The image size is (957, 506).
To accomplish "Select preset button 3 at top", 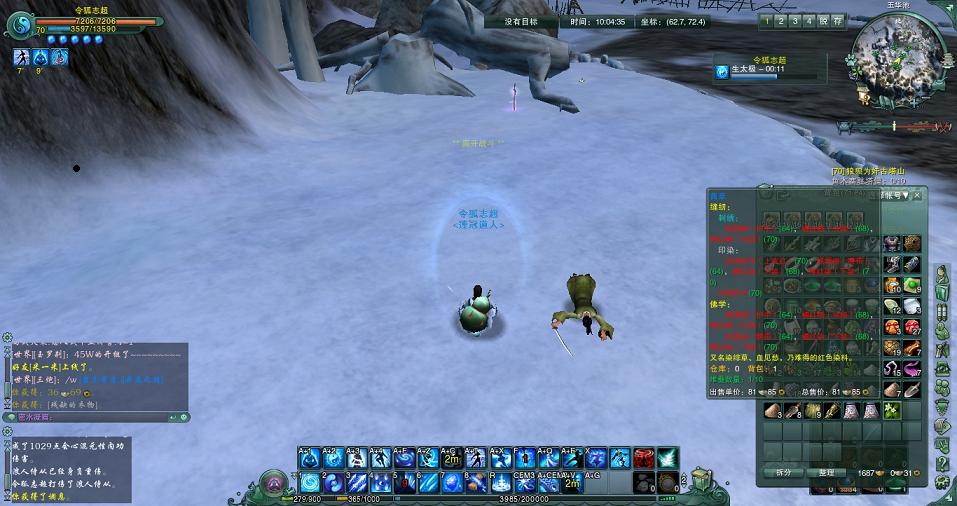I will (795, 20).
